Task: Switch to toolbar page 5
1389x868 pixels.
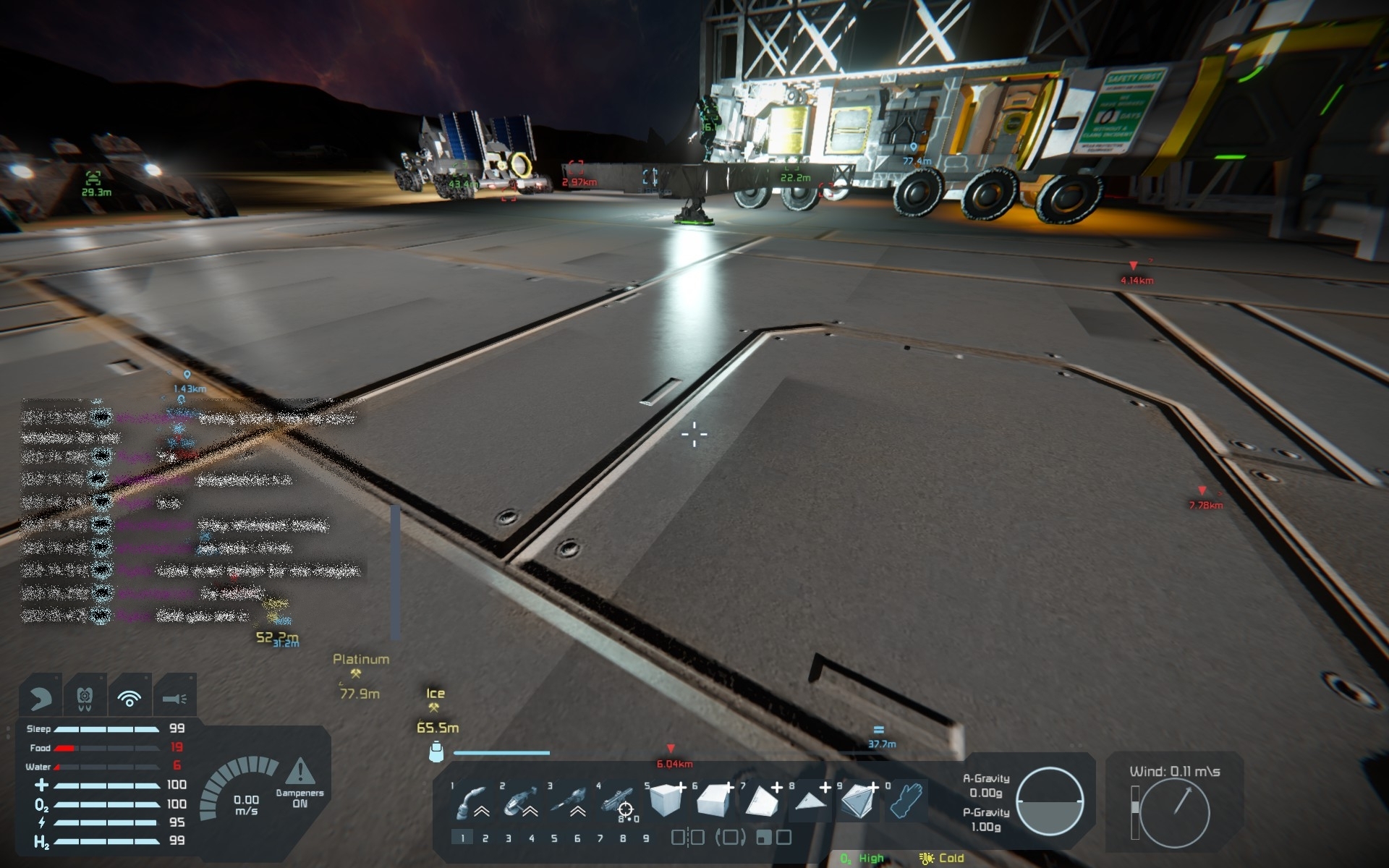Action: [x=554, y=838]
